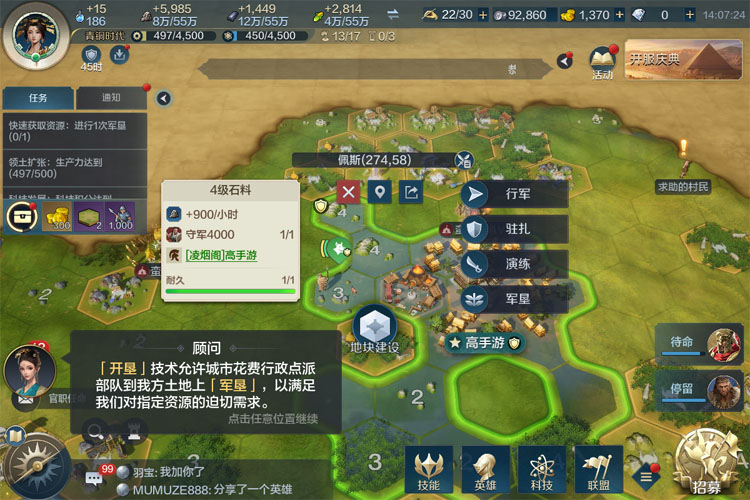Switch to the 通知 (Notifications) tab

111,98
